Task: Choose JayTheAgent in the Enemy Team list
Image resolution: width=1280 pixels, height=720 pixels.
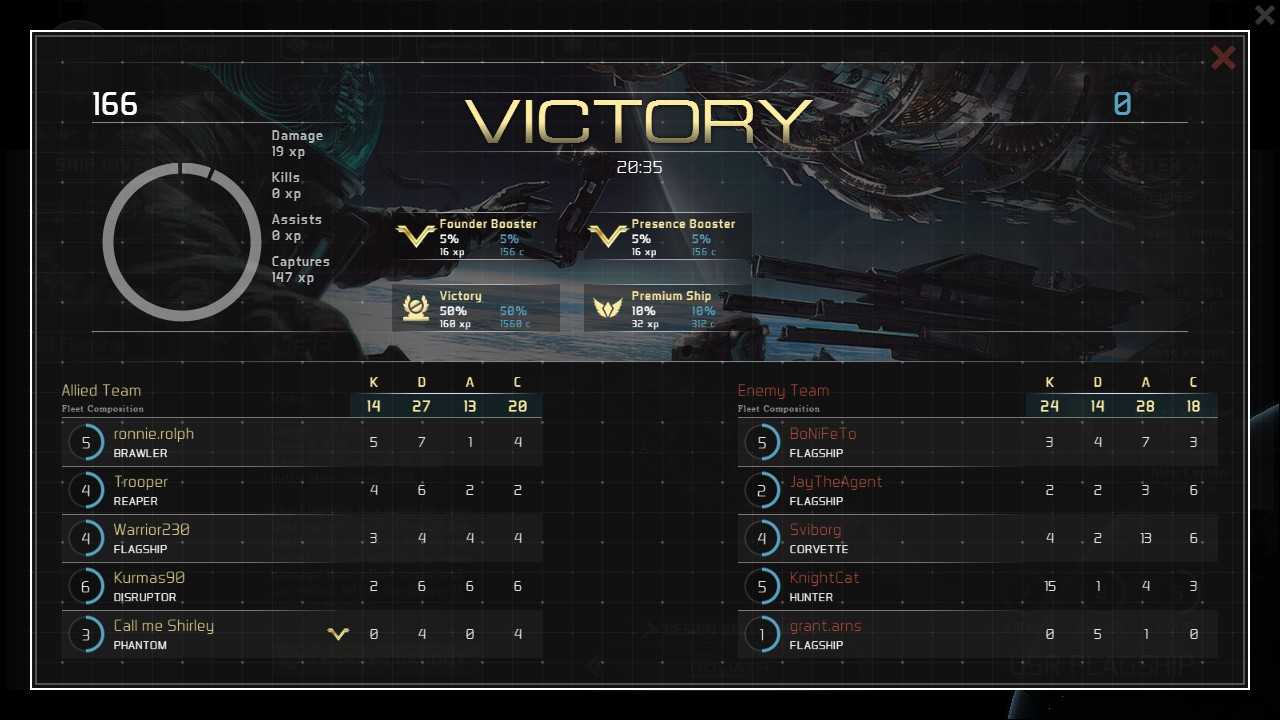Action: (977, 490)
